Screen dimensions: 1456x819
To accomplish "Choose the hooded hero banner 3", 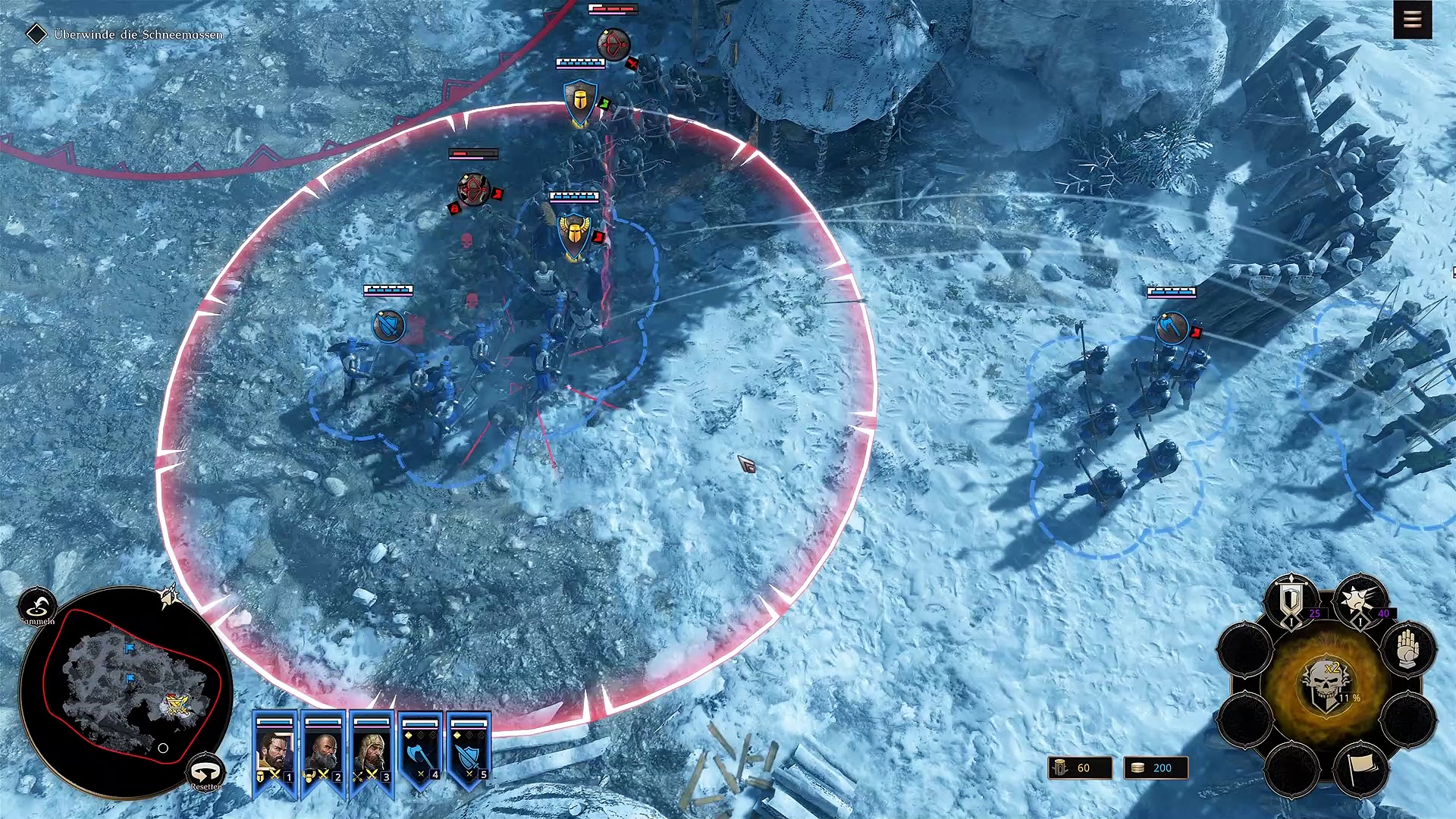I will (x=372, y=752).
